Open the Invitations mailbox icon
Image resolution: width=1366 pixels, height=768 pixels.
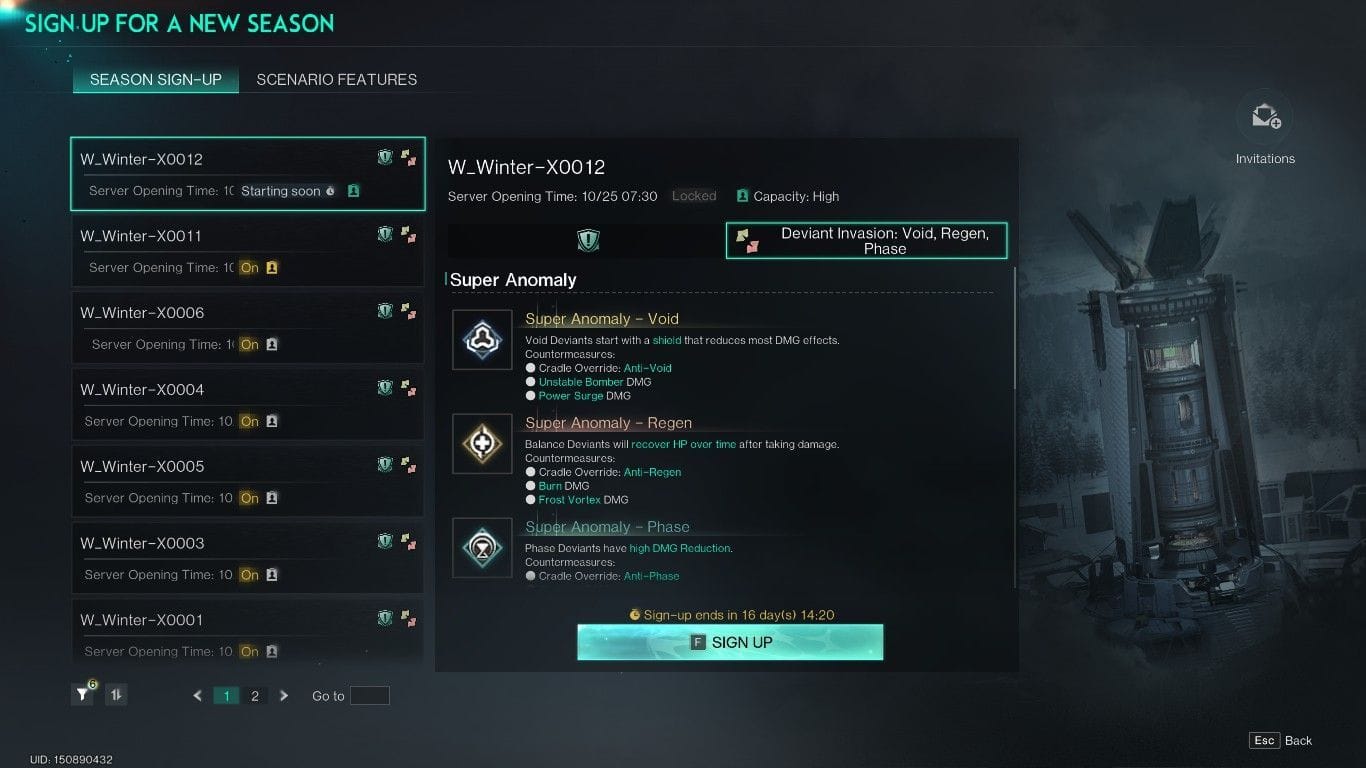(1264, 116)
